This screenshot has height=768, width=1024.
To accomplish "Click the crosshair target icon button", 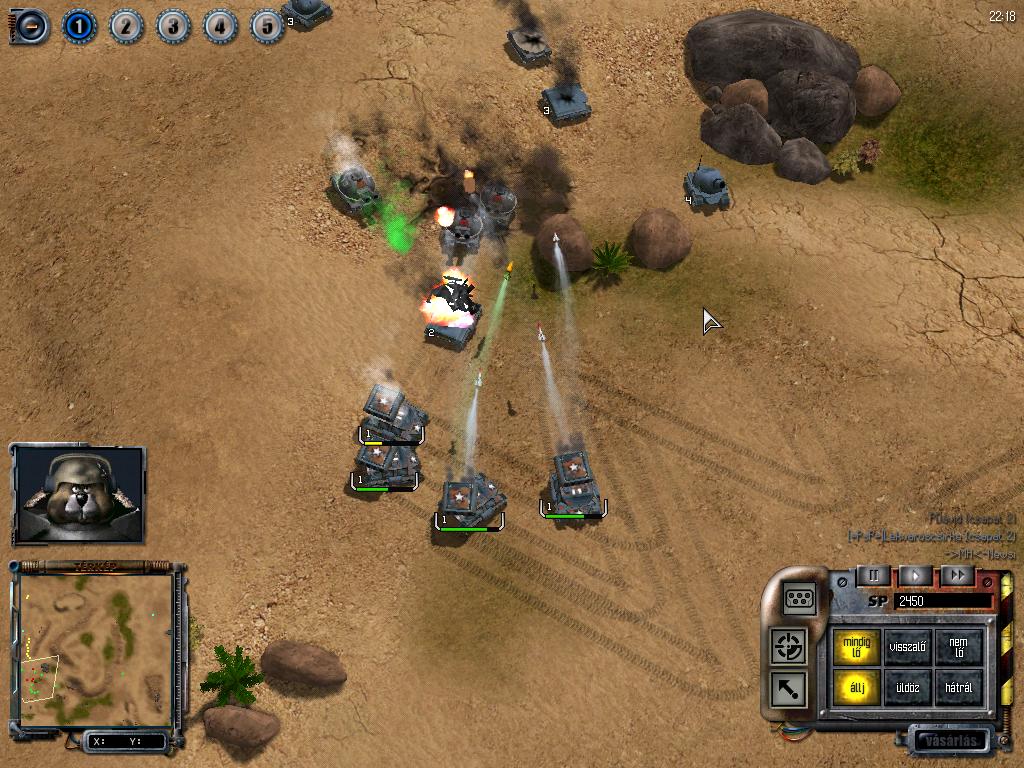I will [790, 645].
